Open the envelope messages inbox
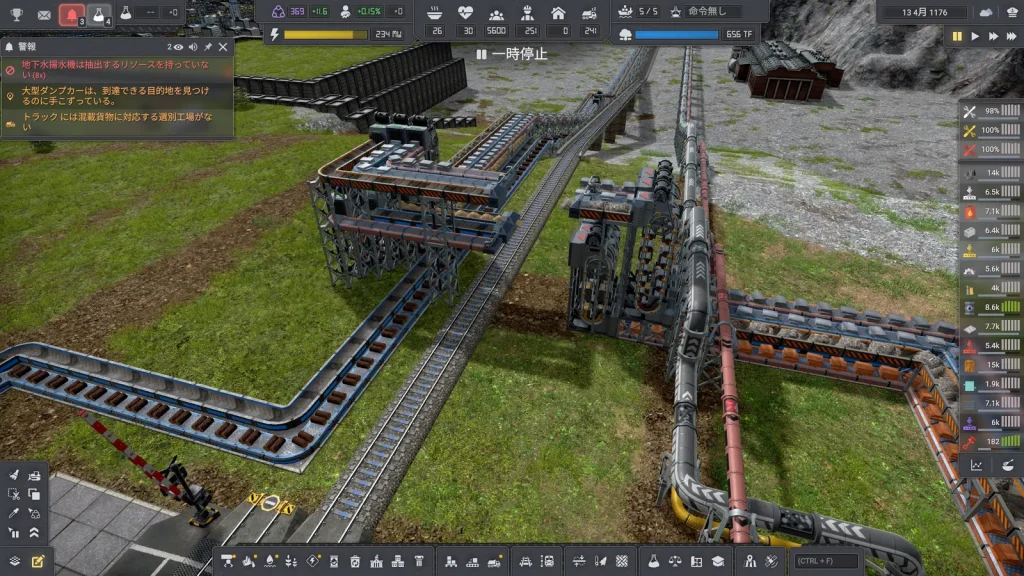 click(x=44, y=14)
